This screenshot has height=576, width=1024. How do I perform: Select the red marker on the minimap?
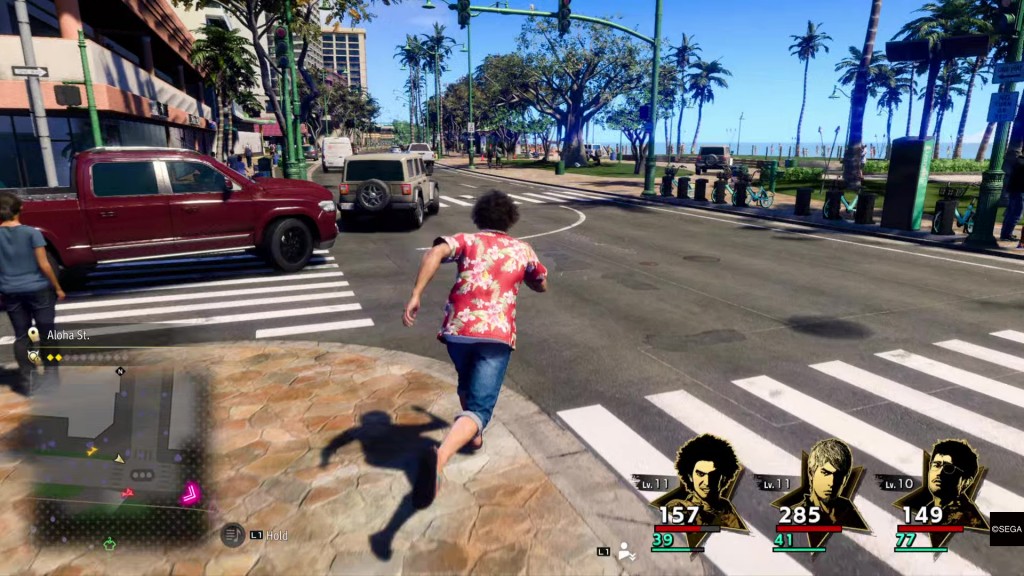[x=127, y=492]
